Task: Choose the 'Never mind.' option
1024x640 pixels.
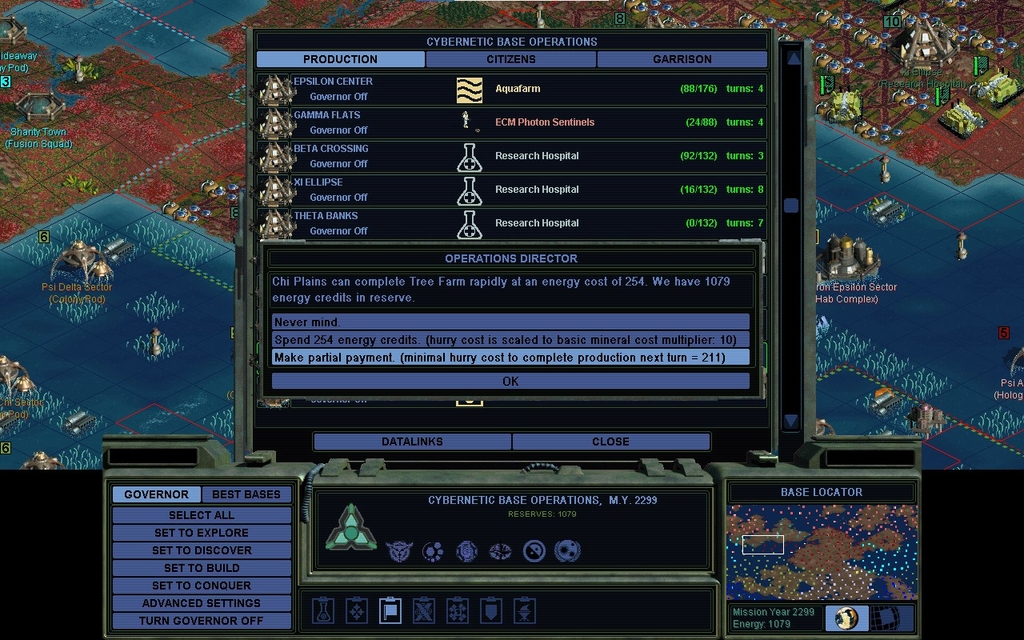Action: pos(510,322)
